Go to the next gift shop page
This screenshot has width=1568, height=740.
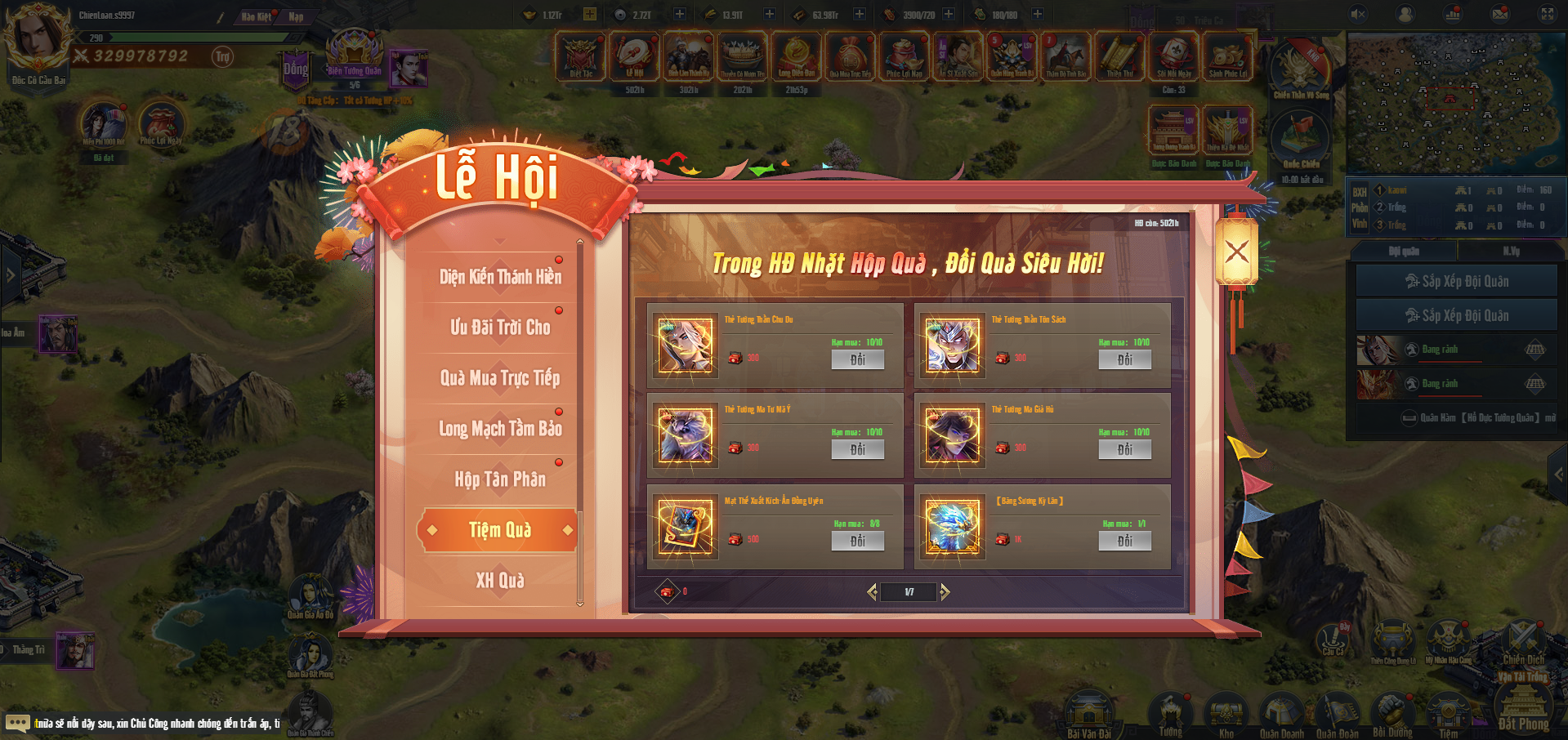point(945,592)
